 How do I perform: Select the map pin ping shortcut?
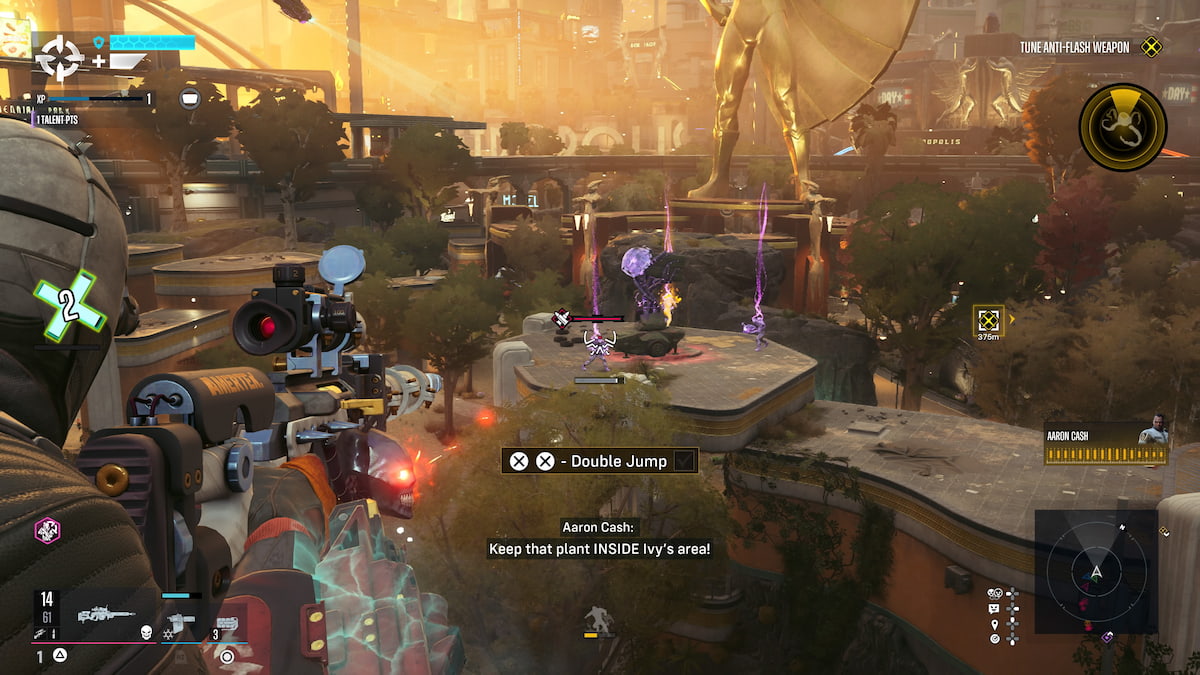tap(995, 623)
